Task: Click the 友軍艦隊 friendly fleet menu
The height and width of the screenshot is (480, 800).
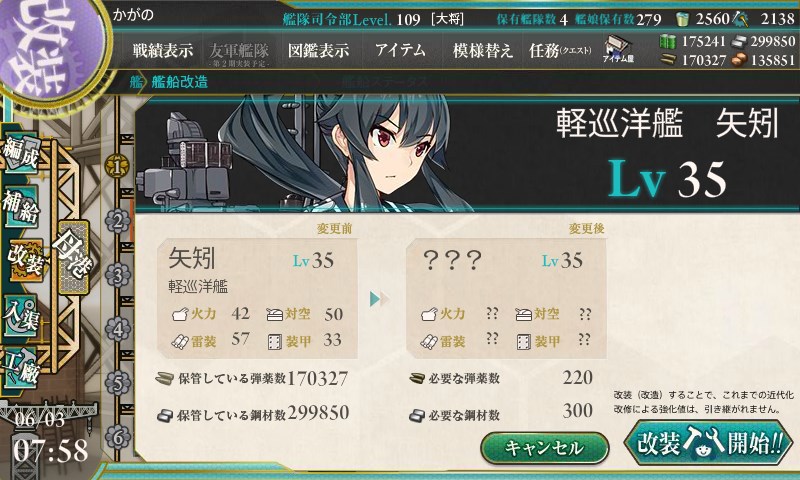Action: 241,51
